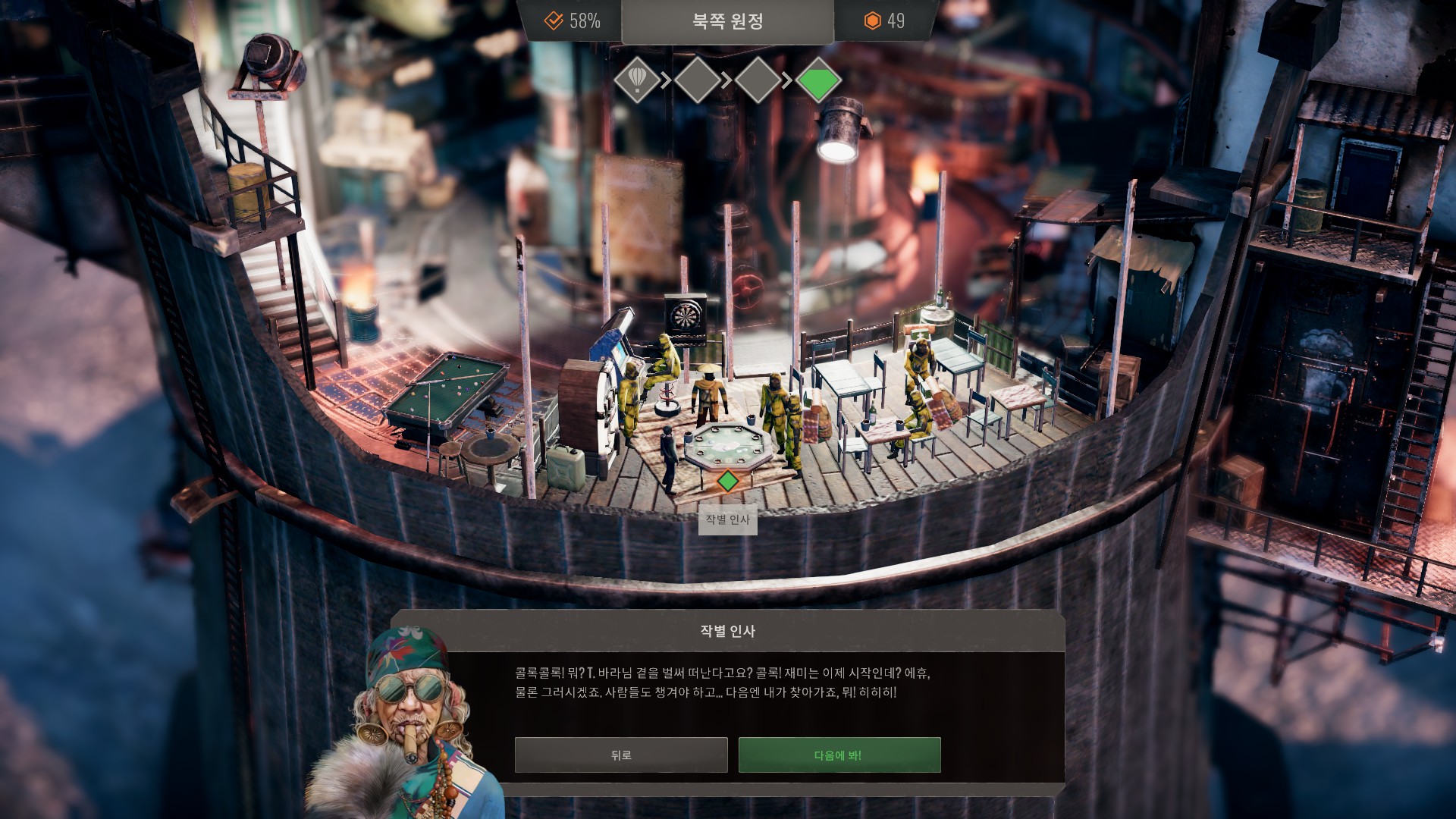Click the 뒤로 (back) button
The height and width of the screenshot is (819, 1456).
(x=620, y=755)
